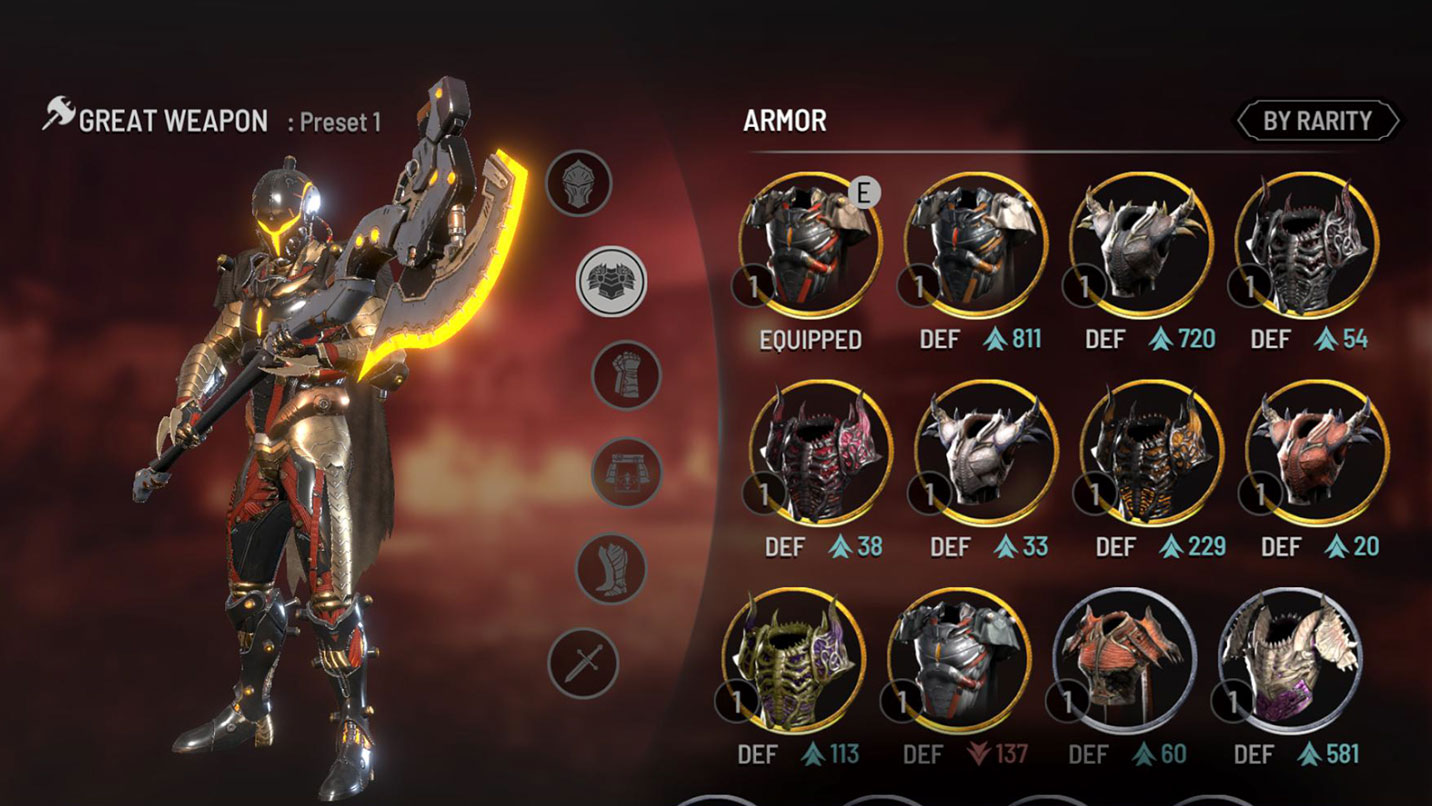This screenshot has width=1432, height=806.
Task: Switch to the chest armor category
Action: pos(611,281)
